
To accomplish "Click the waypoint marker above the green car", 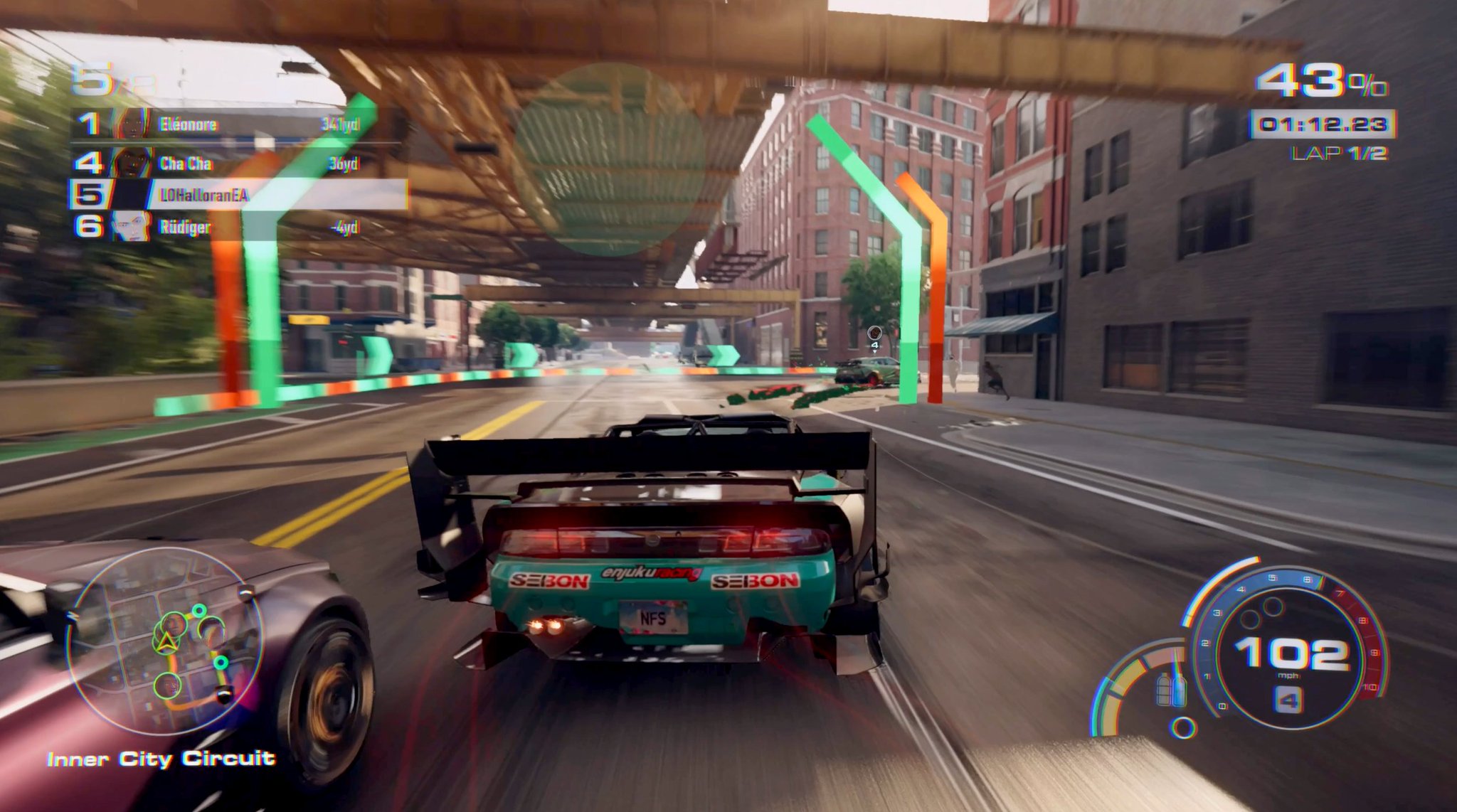I will tap(875, 334).
